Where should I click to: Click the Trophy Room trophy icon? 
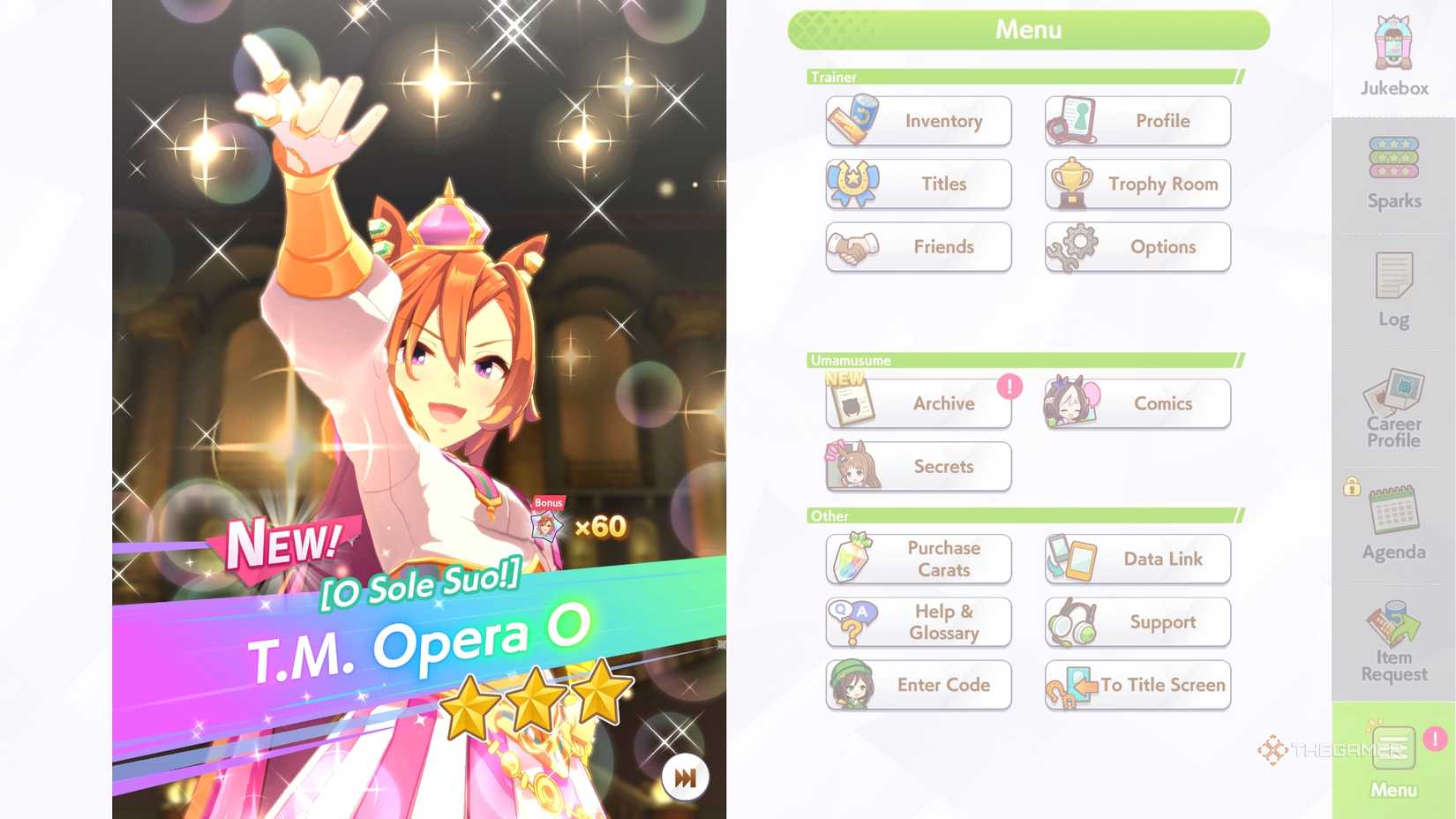(x=1070, y=184)
